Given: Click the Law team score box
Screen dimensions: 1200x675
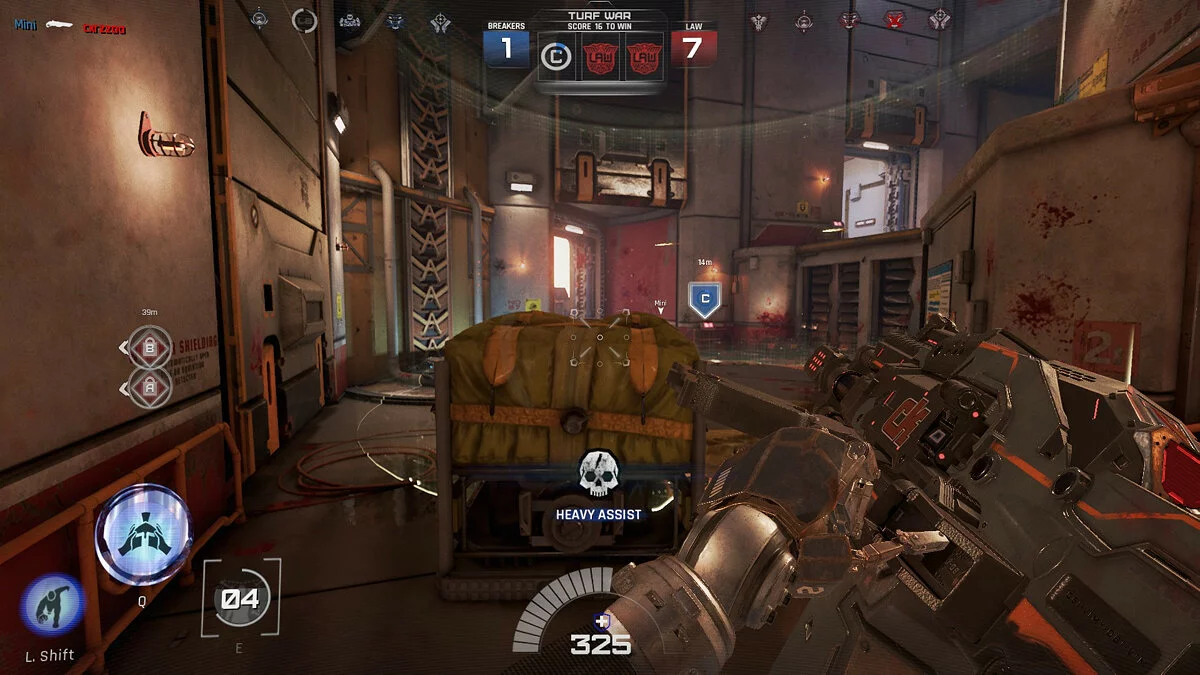Looking at the screenshot, I should point(693,48).
